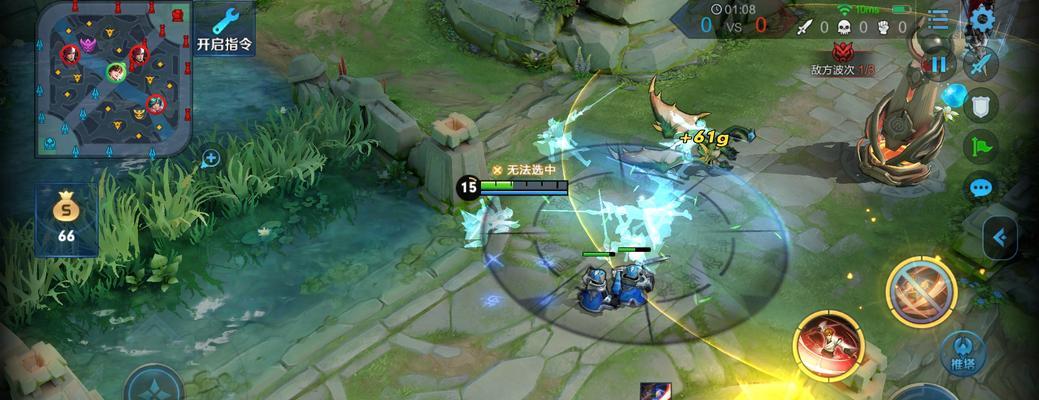Image resolution: width=1039 pixels, height=400 pixels.
Task: Select the green flag gather signal
Action: pyautogui.click(x=982, y=147)
